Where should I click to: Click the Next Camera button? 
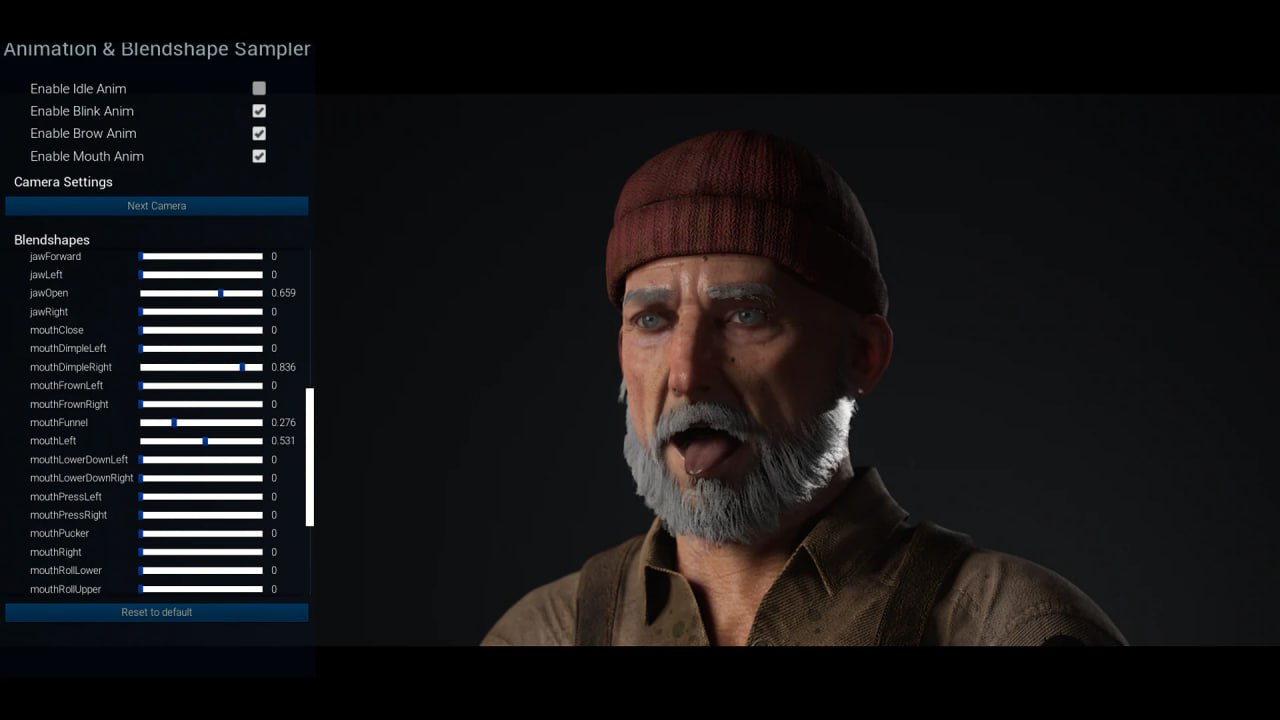tap(156, 205)
